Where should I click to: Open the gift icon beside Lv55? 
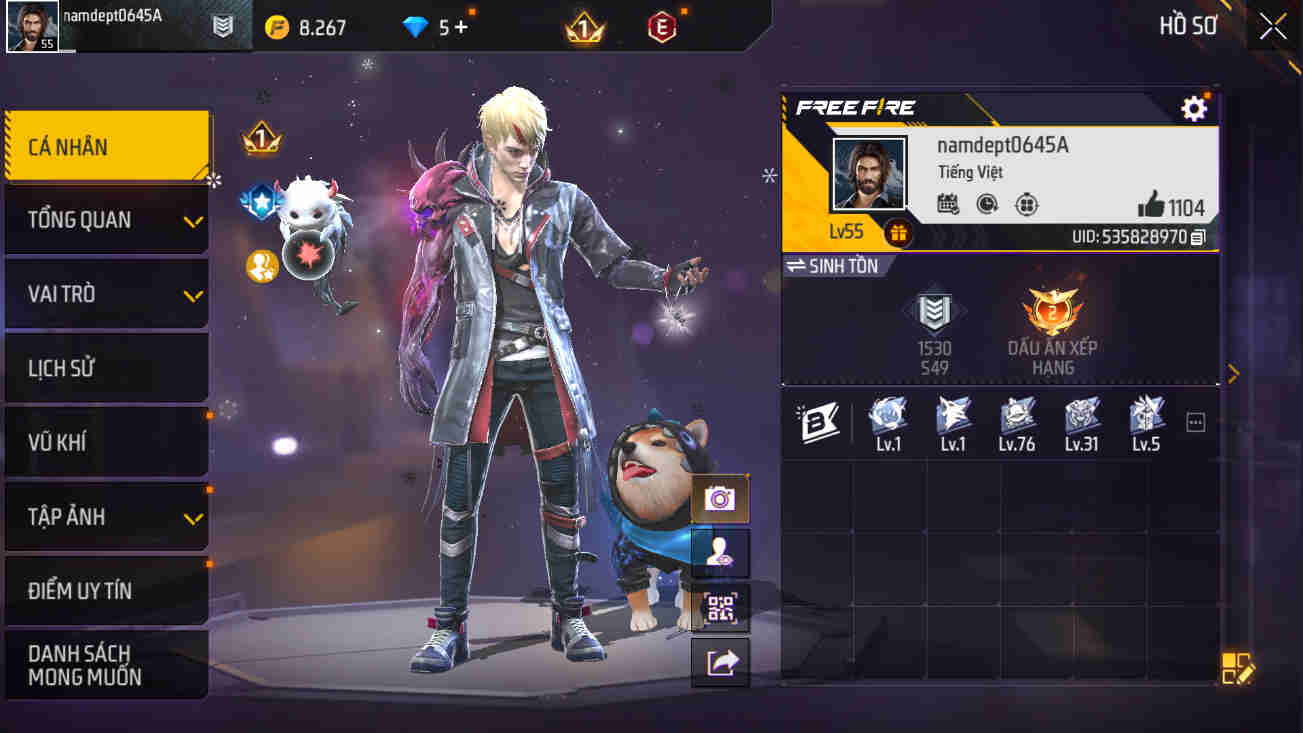(x=898, y=232)
